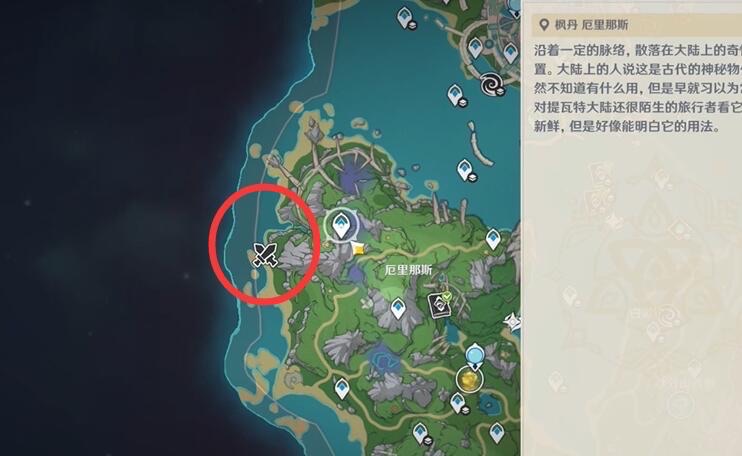
Task: Click the golden orb map marker
Action: pos(469,379)
